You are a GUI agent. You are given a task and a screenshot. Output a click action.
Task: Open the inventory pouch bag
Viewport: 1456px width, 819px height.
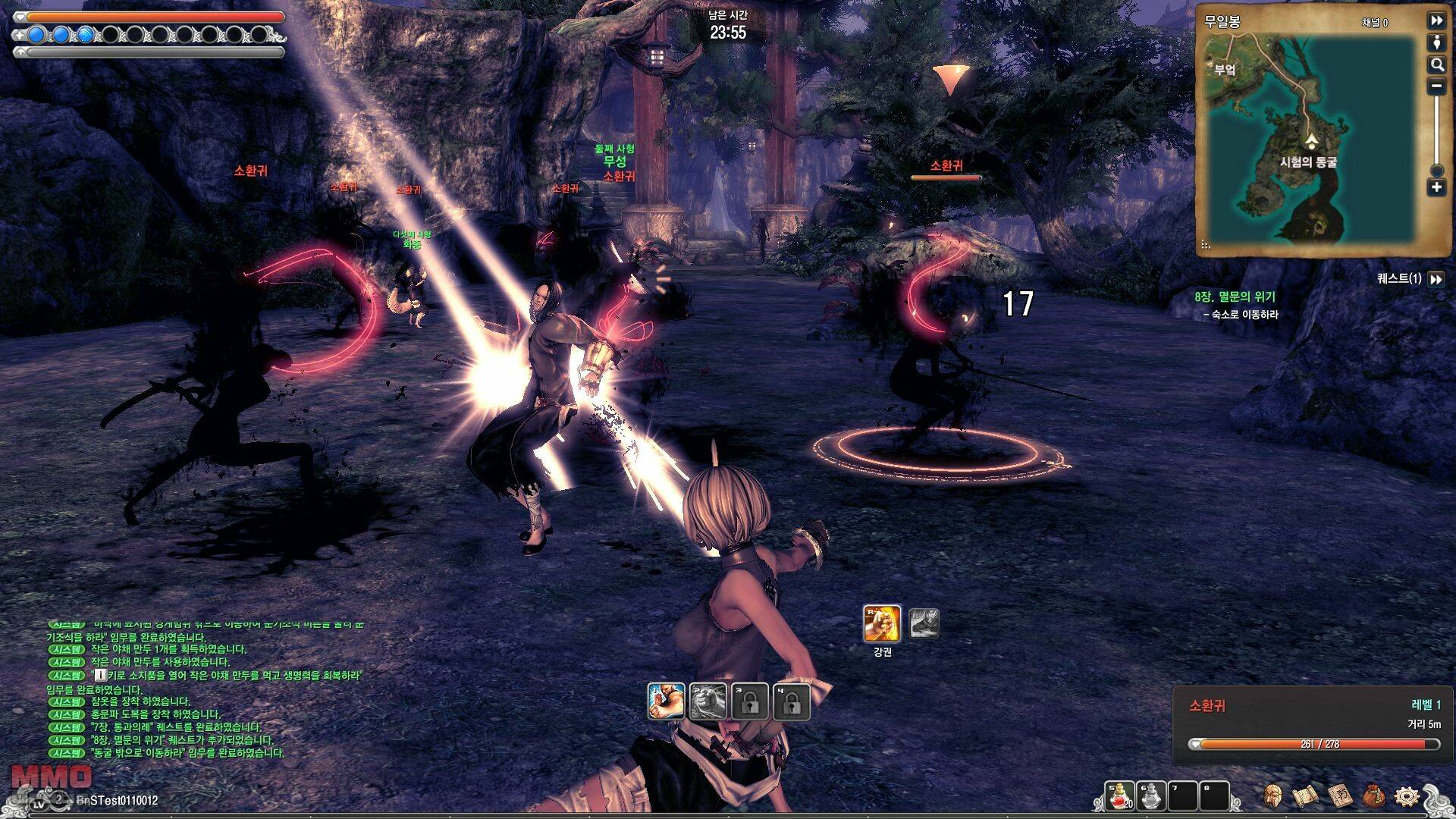1373,796
